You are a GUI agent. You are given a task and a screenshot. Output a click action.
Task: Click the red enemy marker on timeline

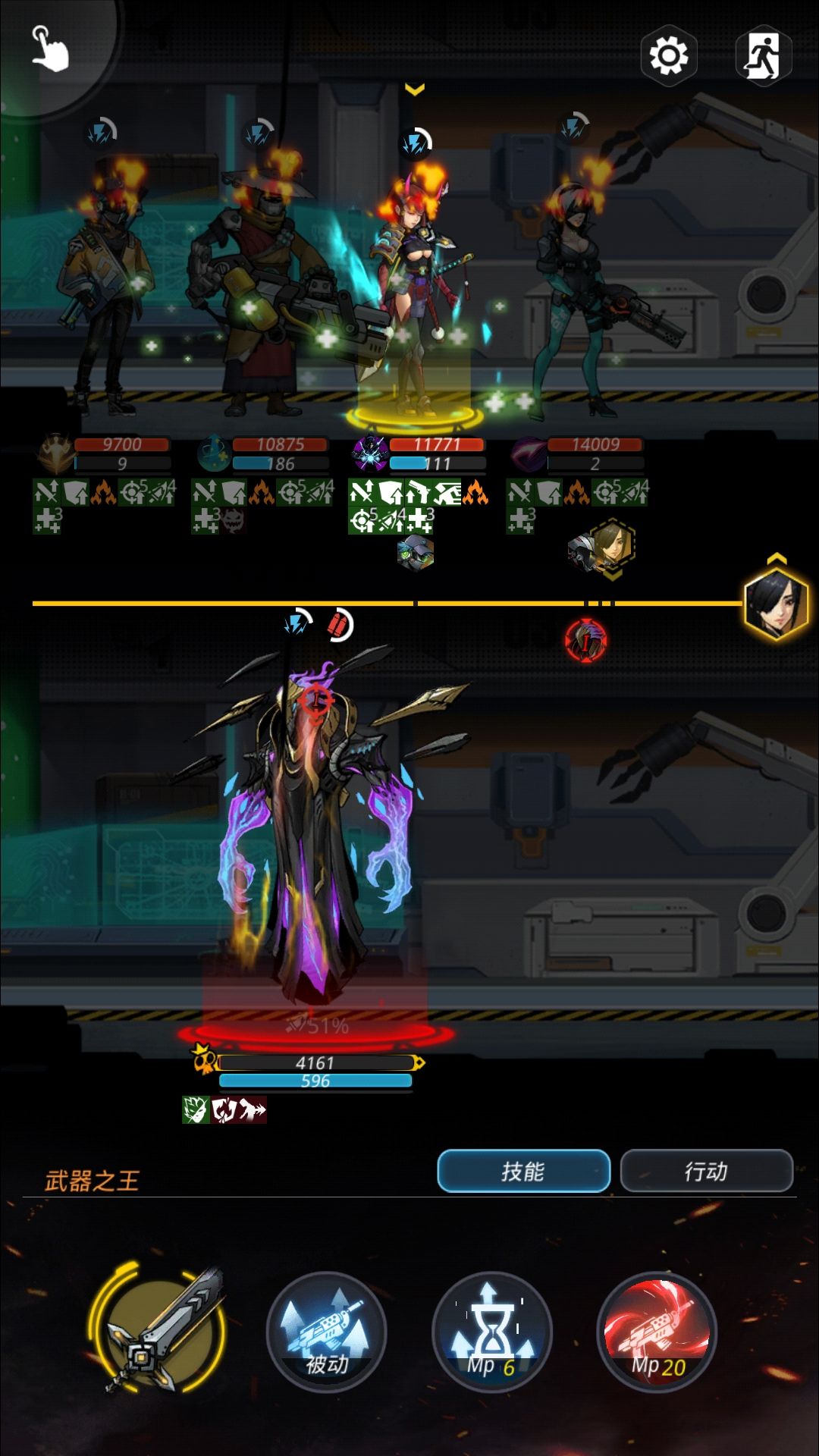pyautogui.click(x=585, y=641)
